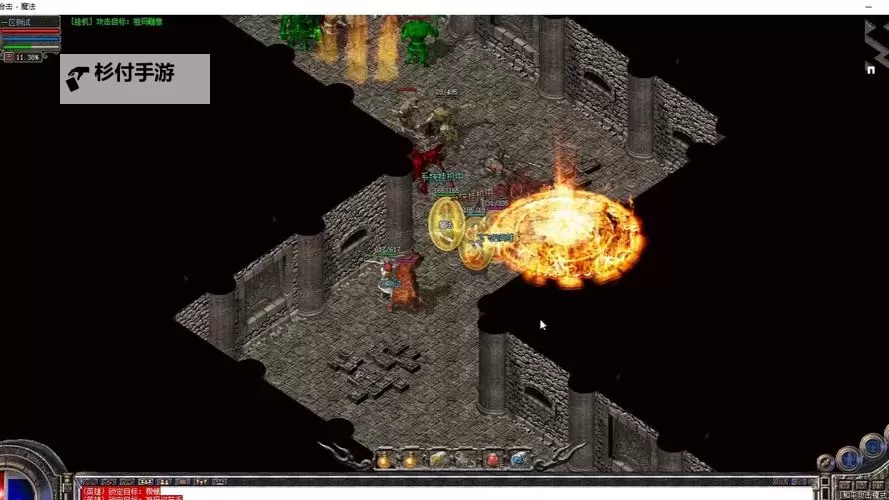The image size is (889, 500).
Task: Use the green item in the belt
Action: tap(439, 460)
